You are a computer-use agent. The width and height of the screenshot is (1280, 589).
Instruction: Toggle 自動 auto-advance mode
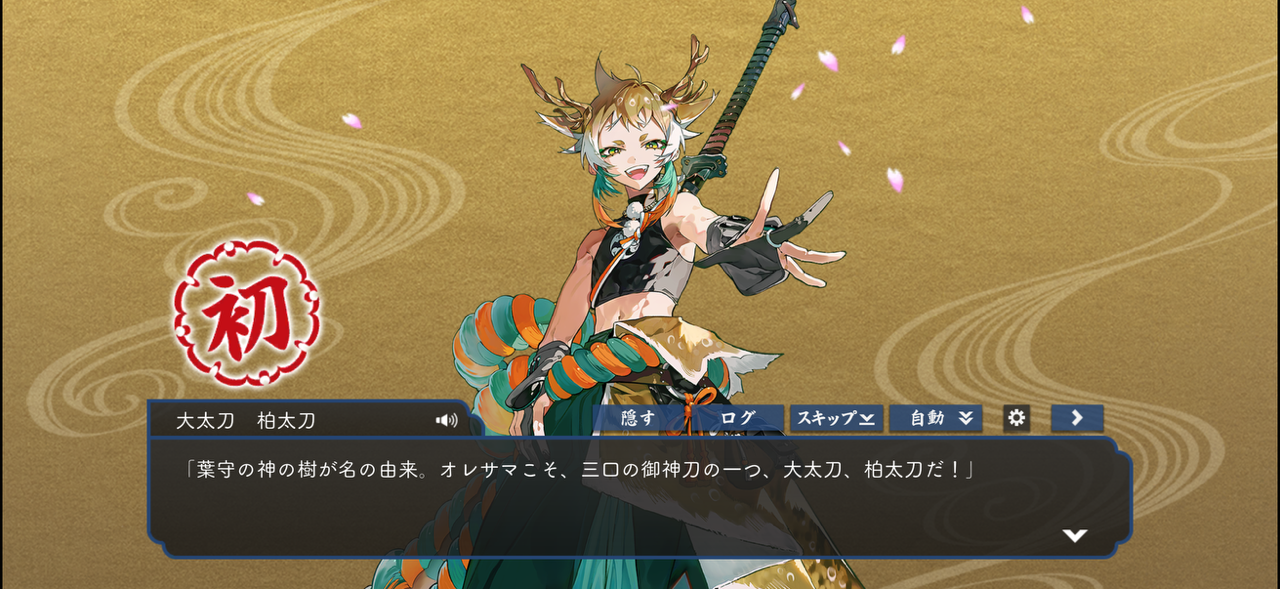936,418
